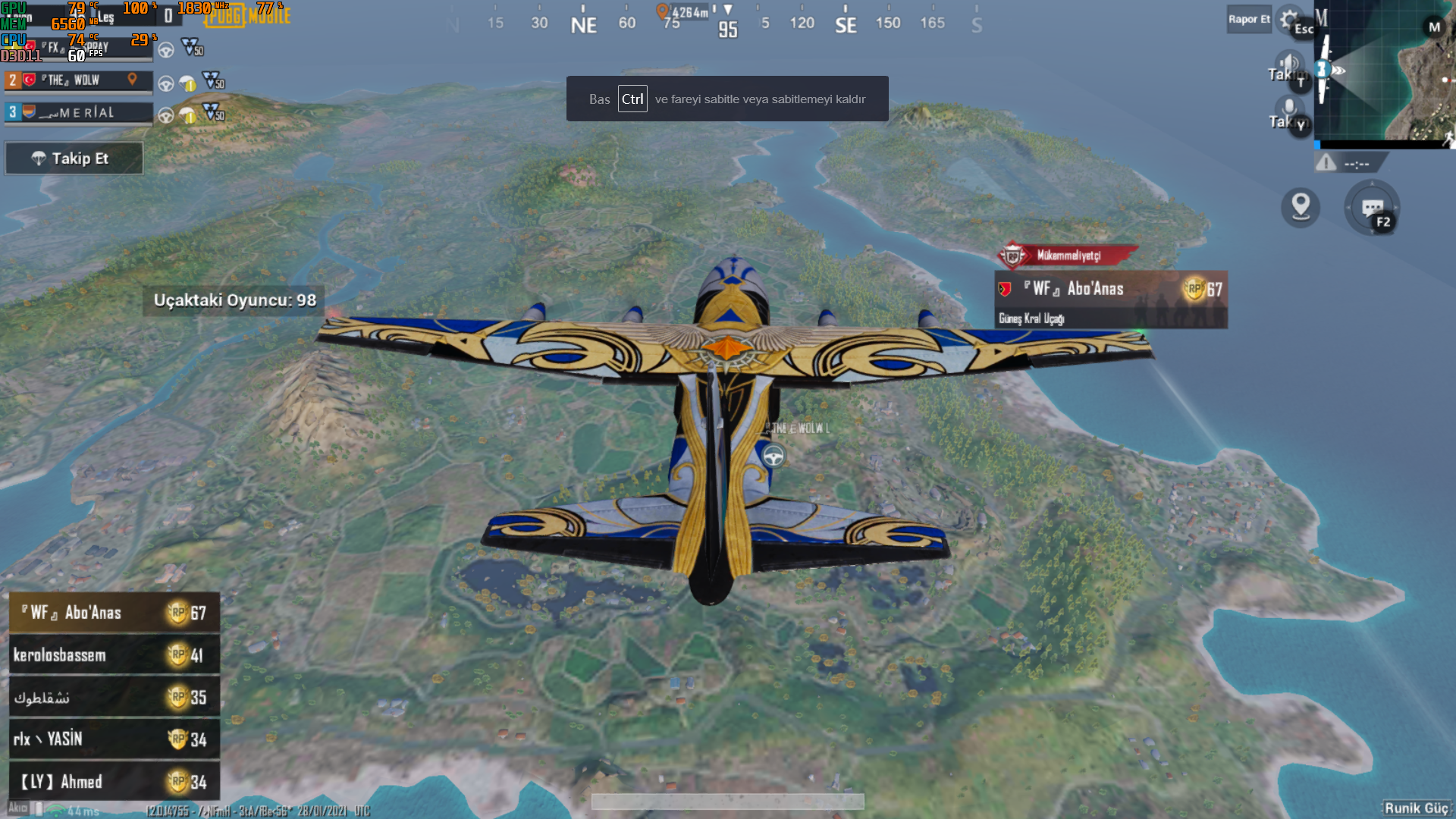Open the quick chat speech bubble
The width and height of the screenshot is (1456, 819).
click(x=1372, y=208)
